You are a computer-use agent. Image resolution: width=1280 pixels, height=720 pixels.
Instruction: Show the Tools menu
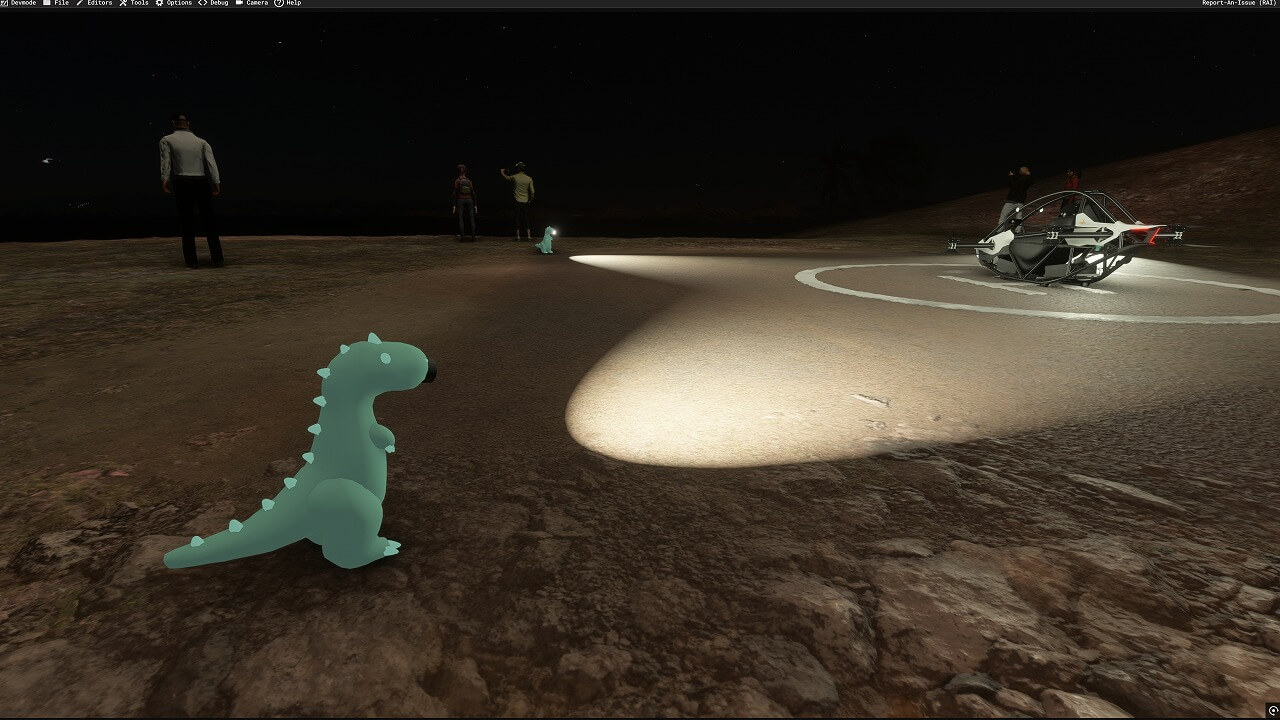click(x=134, y=3)
